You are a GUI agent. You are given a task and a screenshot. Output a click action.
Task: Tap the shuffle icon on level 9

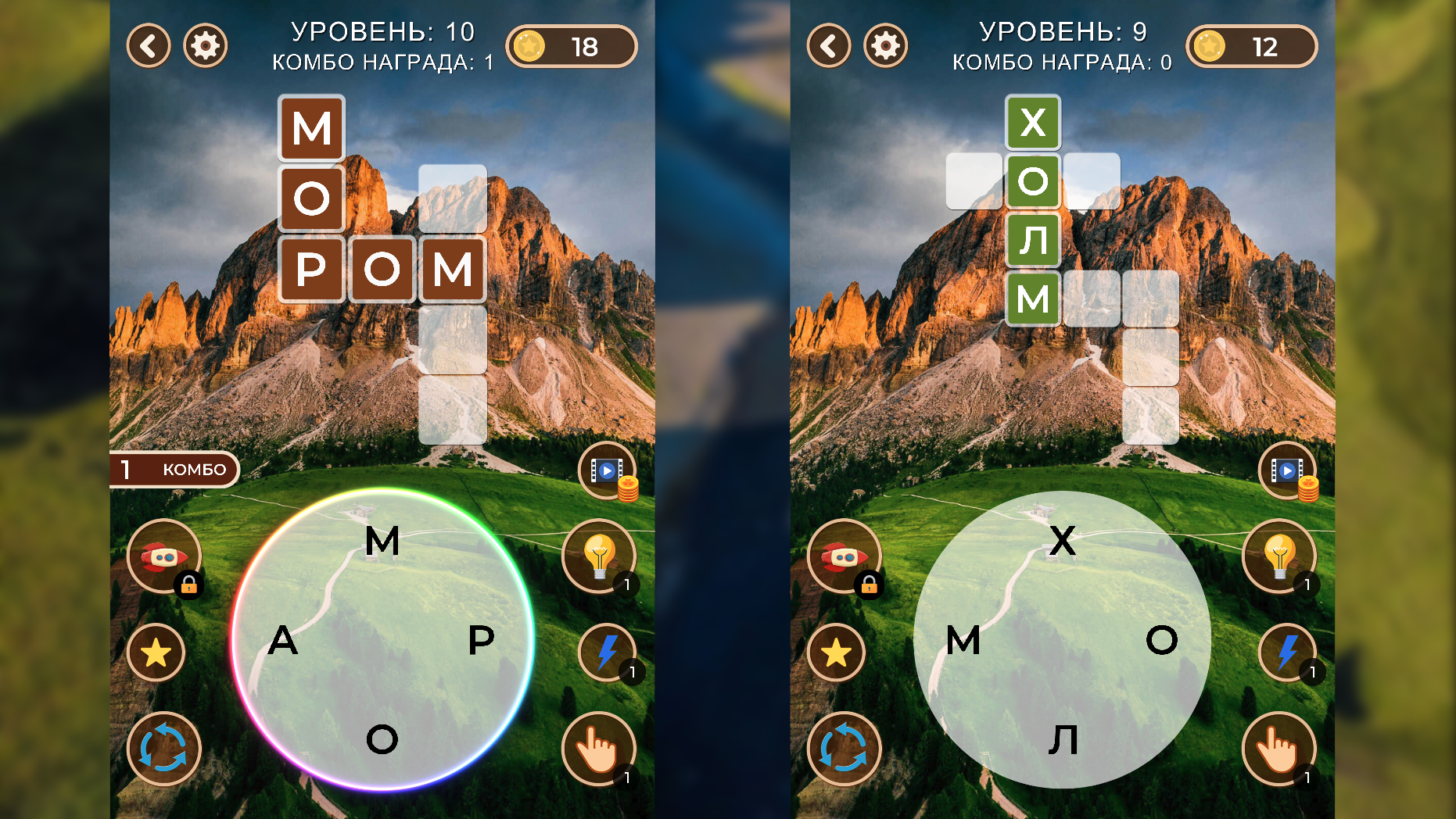pyautogui.click(x=843, y=749)
